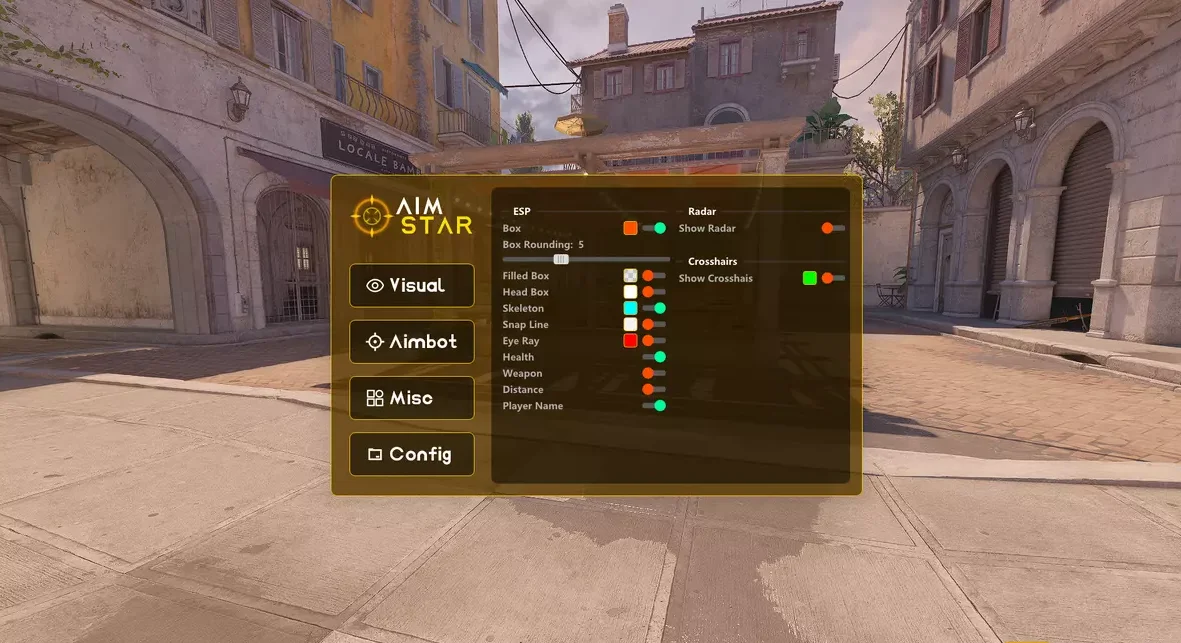Click the Box Rounding slider handle
Screen dimensions: 1181x643
(561, 259)
